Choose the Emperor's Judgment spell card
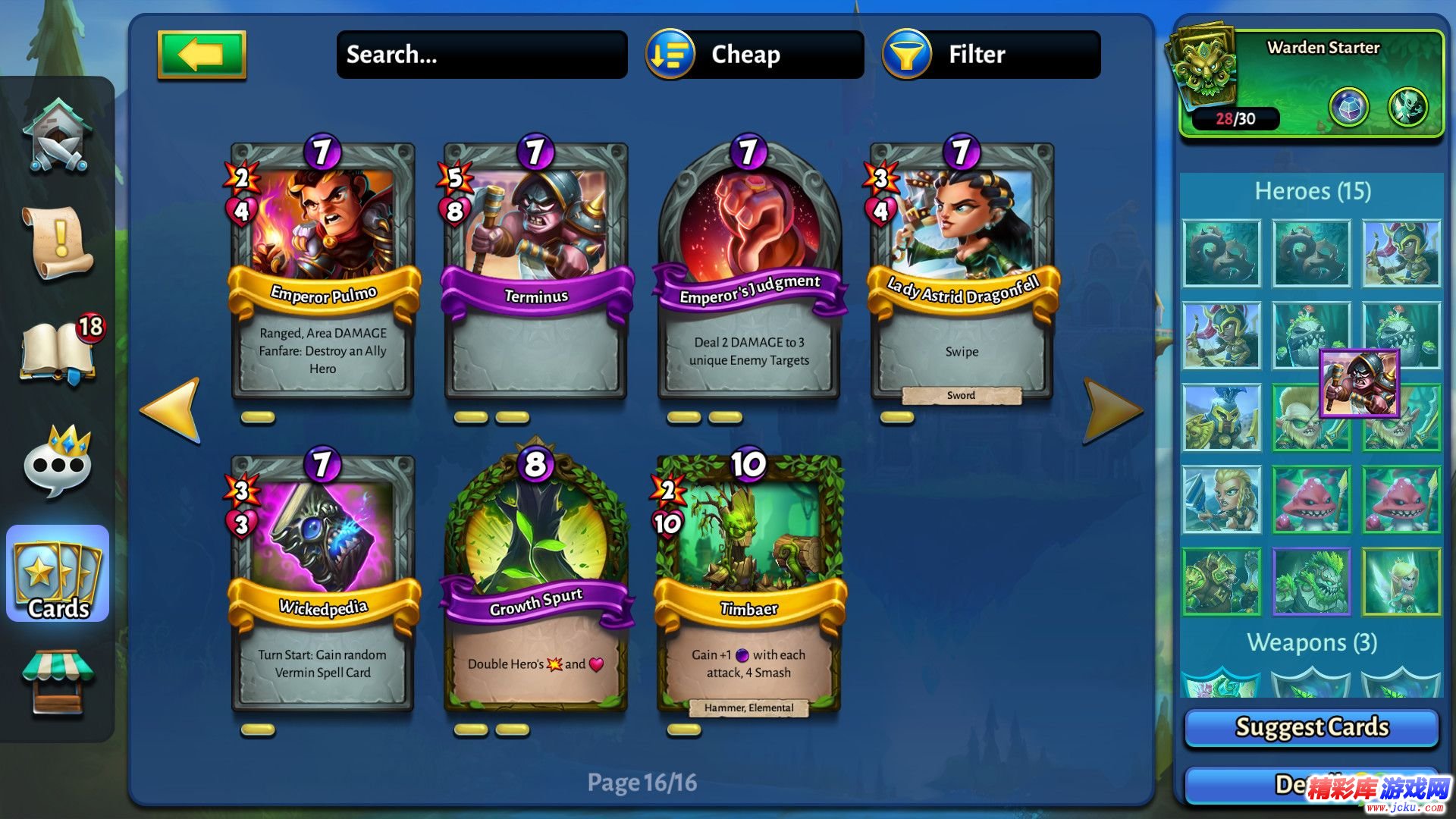Image resolution: width=1456 pixels, height=819 pixels. [748, 273]
